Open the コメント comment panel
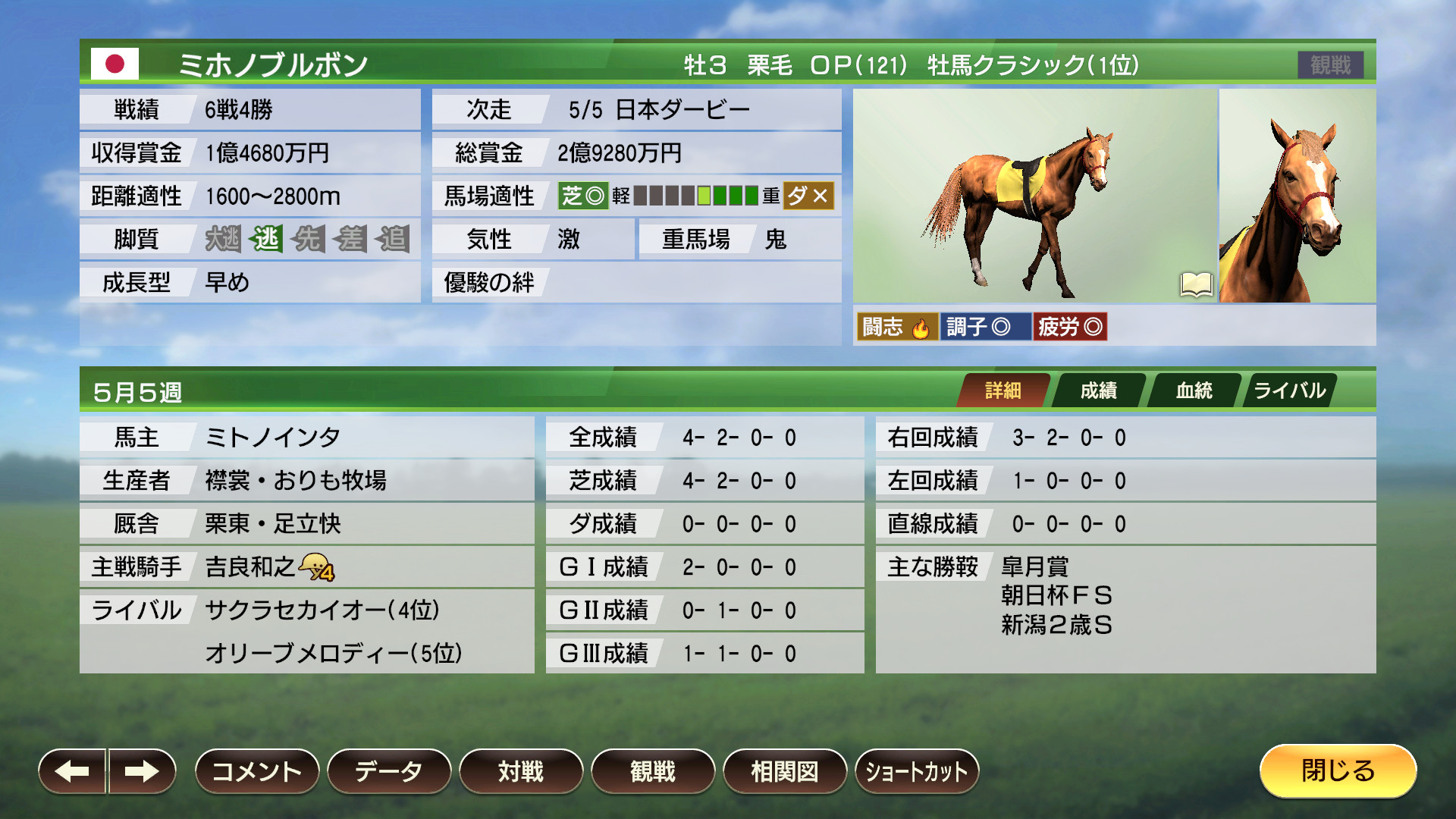Screen dimensions: 1456x819 (x=256, y=770)
